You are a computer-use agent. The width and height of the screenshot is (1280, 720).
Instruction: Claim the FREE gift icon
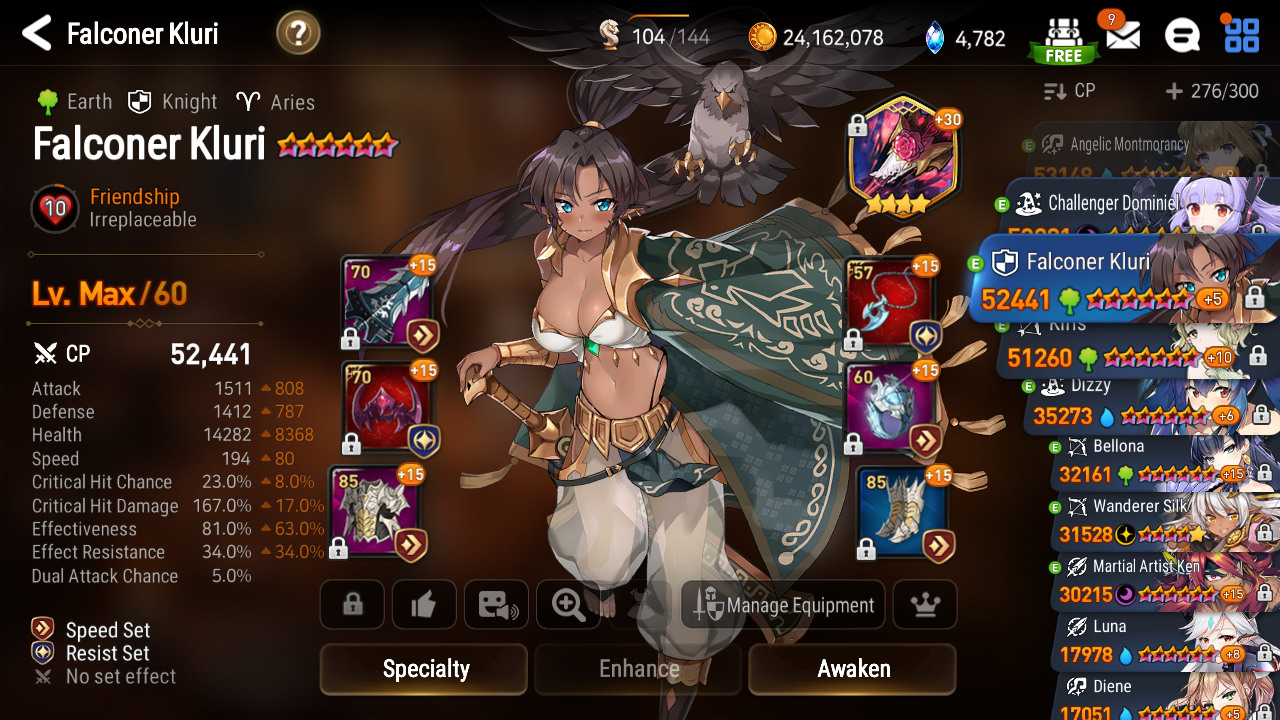pyautogui.click(x=1063, y=38)
